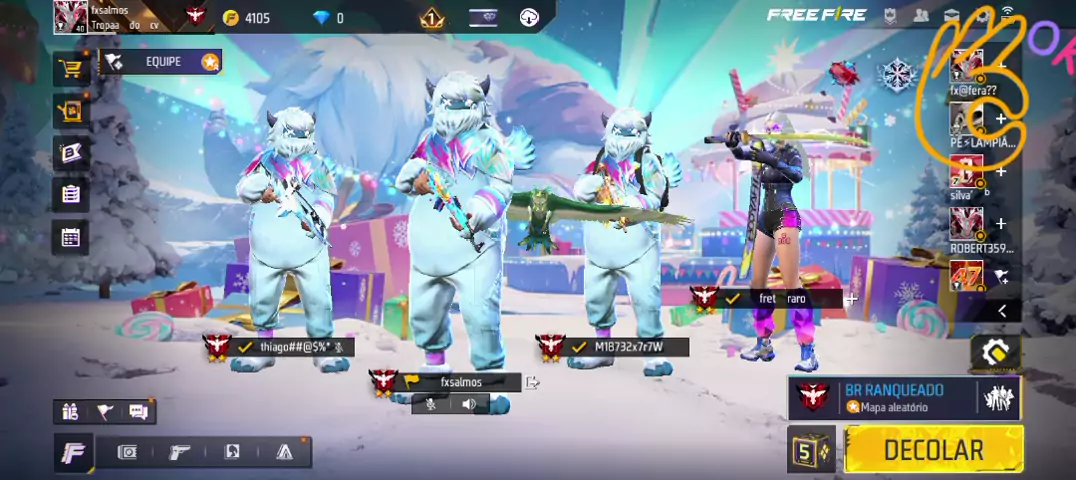Open the pistol weapons icon in bottom bar
The height and width of the screenshot is (480, 1076).
(180, 452)
